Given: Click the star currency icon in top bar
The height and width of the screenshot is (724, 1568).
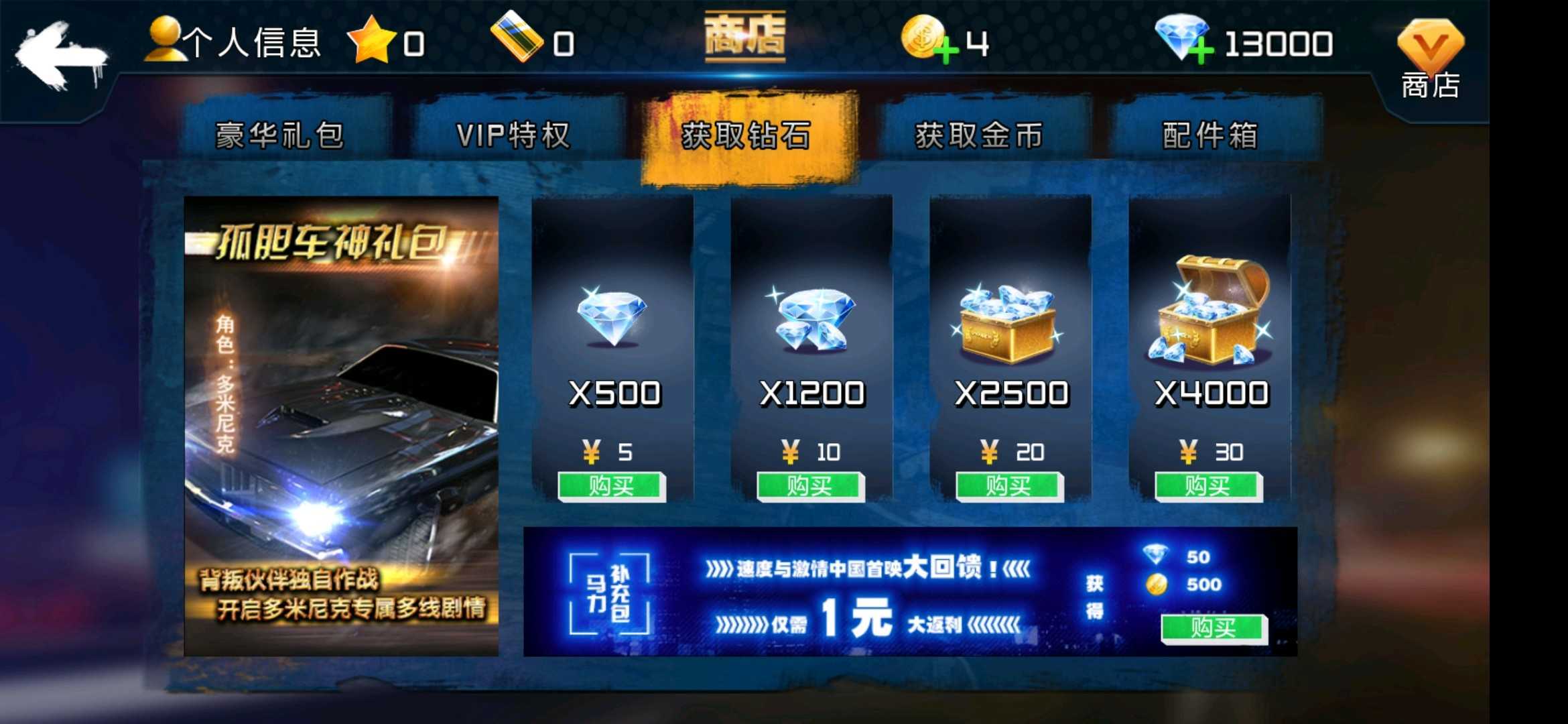Looking at the screenshot, I should (373, 42).
